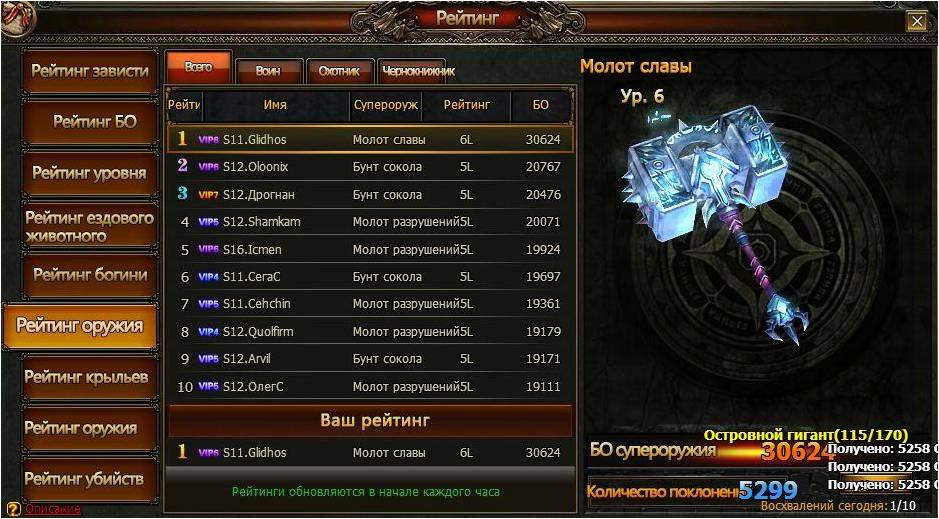Select Рейтинг БО in the side menu
This screenshot has height=519, width=939.
pyautogui.click(x=94, y=122)
